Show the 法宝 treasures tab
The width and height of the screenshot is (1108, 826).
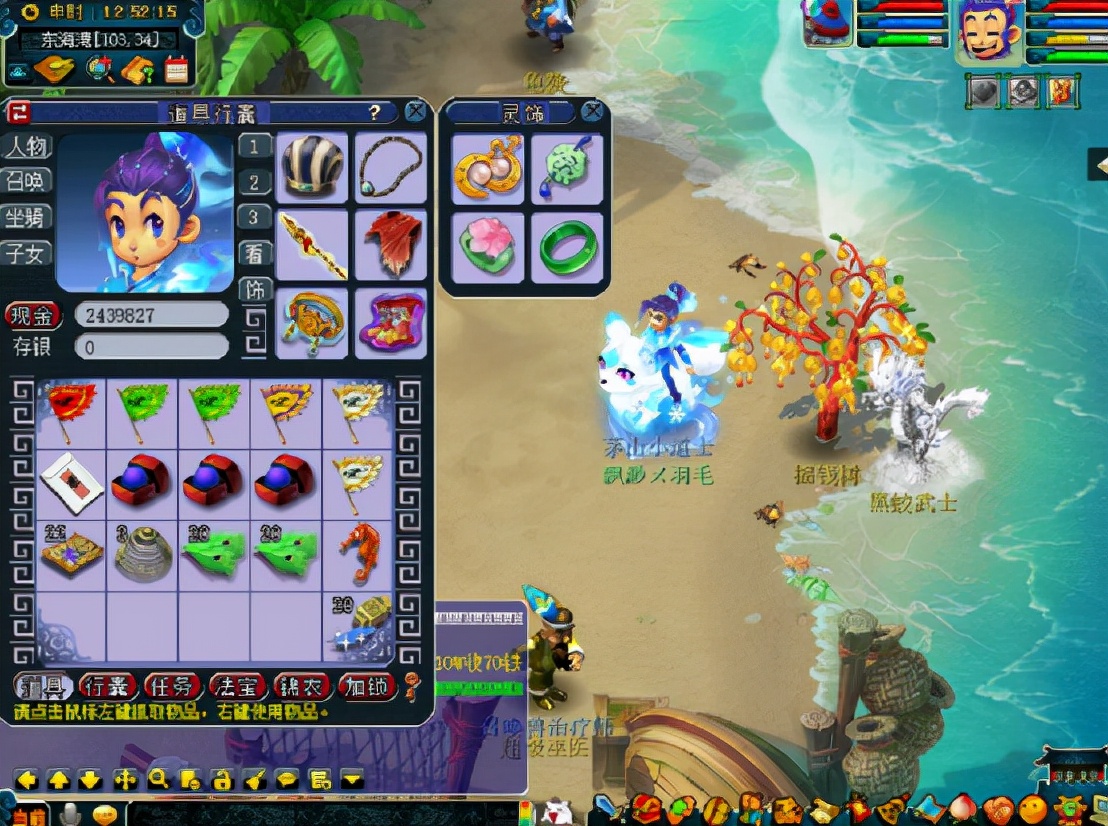[x=237, y=686]
